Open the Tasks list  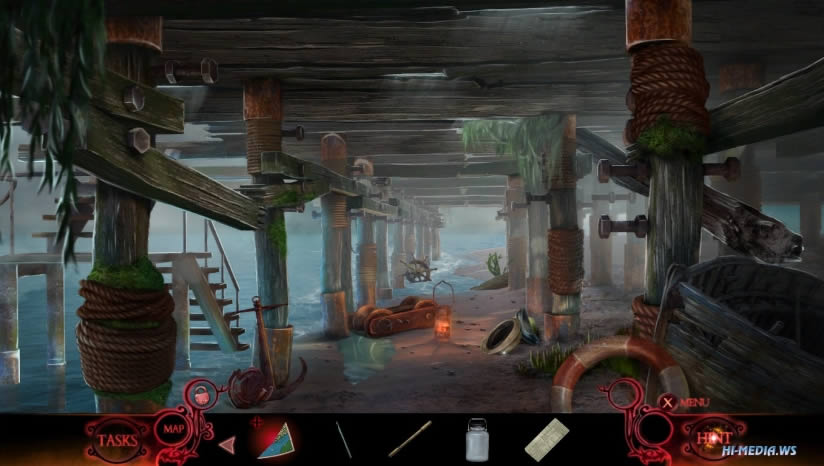[x=116, y=439]
